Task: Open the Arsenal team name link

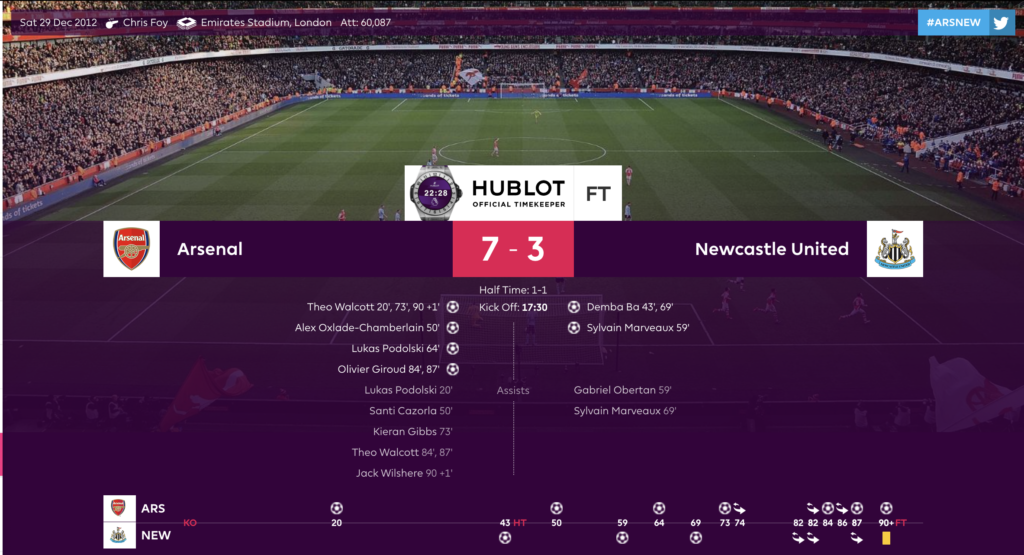Action: (209, 249)
